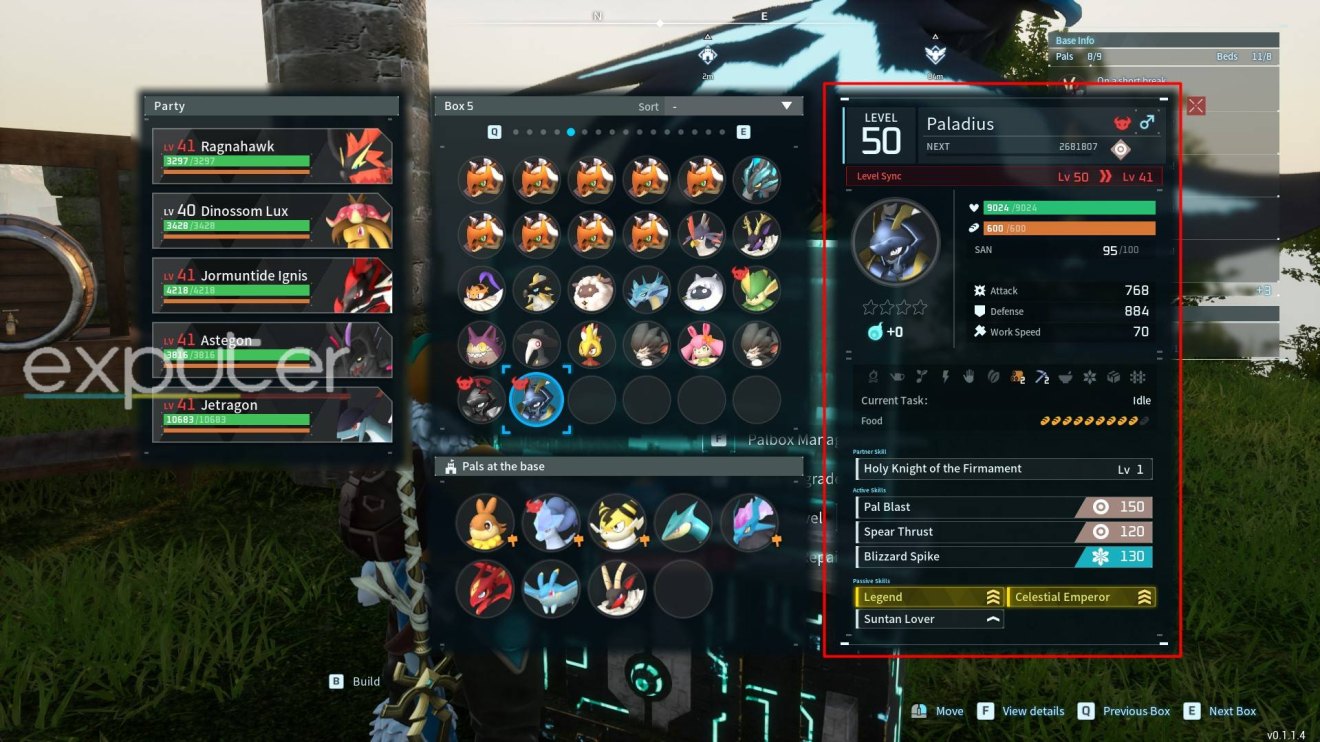1320x742 pixels.
Task: Select the Handiwork hand icon
Action: click(969, 376)
